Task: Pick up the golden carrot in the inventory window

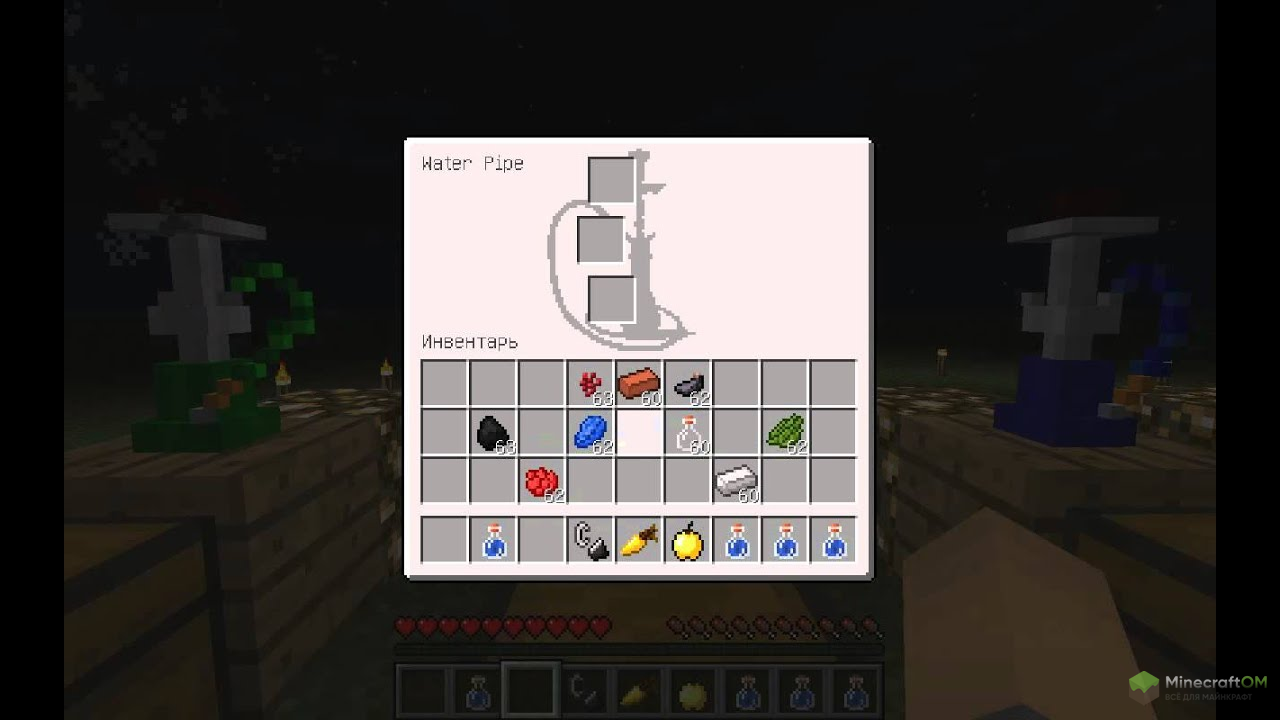Action: point(639,541)
